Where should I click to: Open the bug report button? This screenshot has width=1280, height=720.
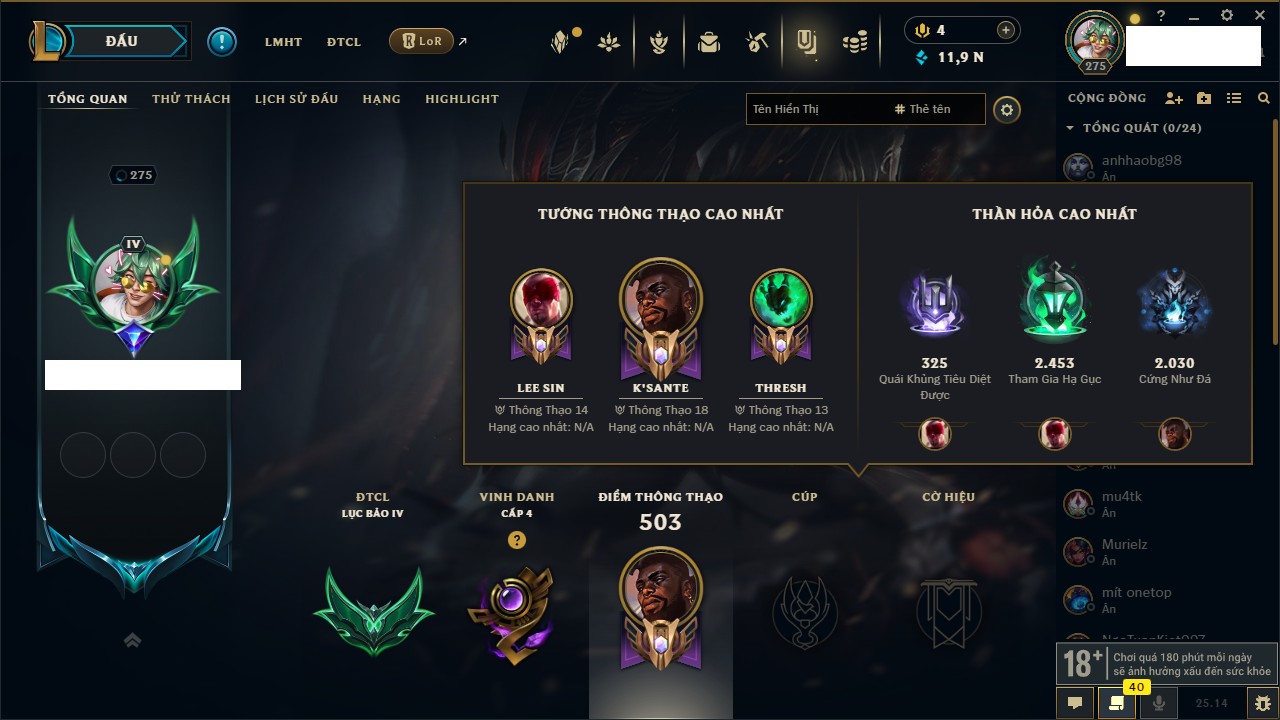point(1263,703)
